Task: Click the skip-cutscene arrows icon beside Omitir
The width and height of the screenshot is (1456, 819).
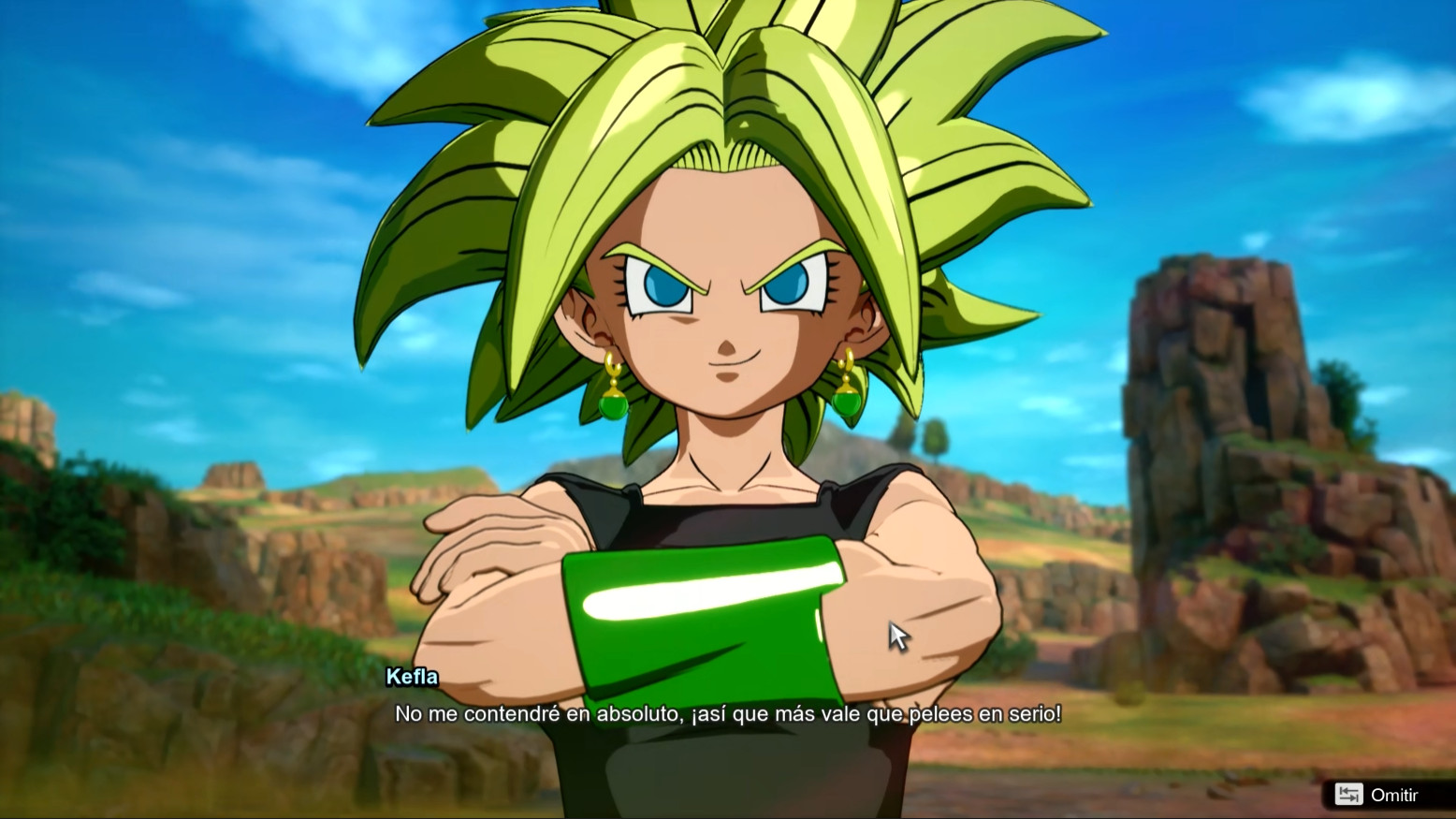Action: point(1349,794)
